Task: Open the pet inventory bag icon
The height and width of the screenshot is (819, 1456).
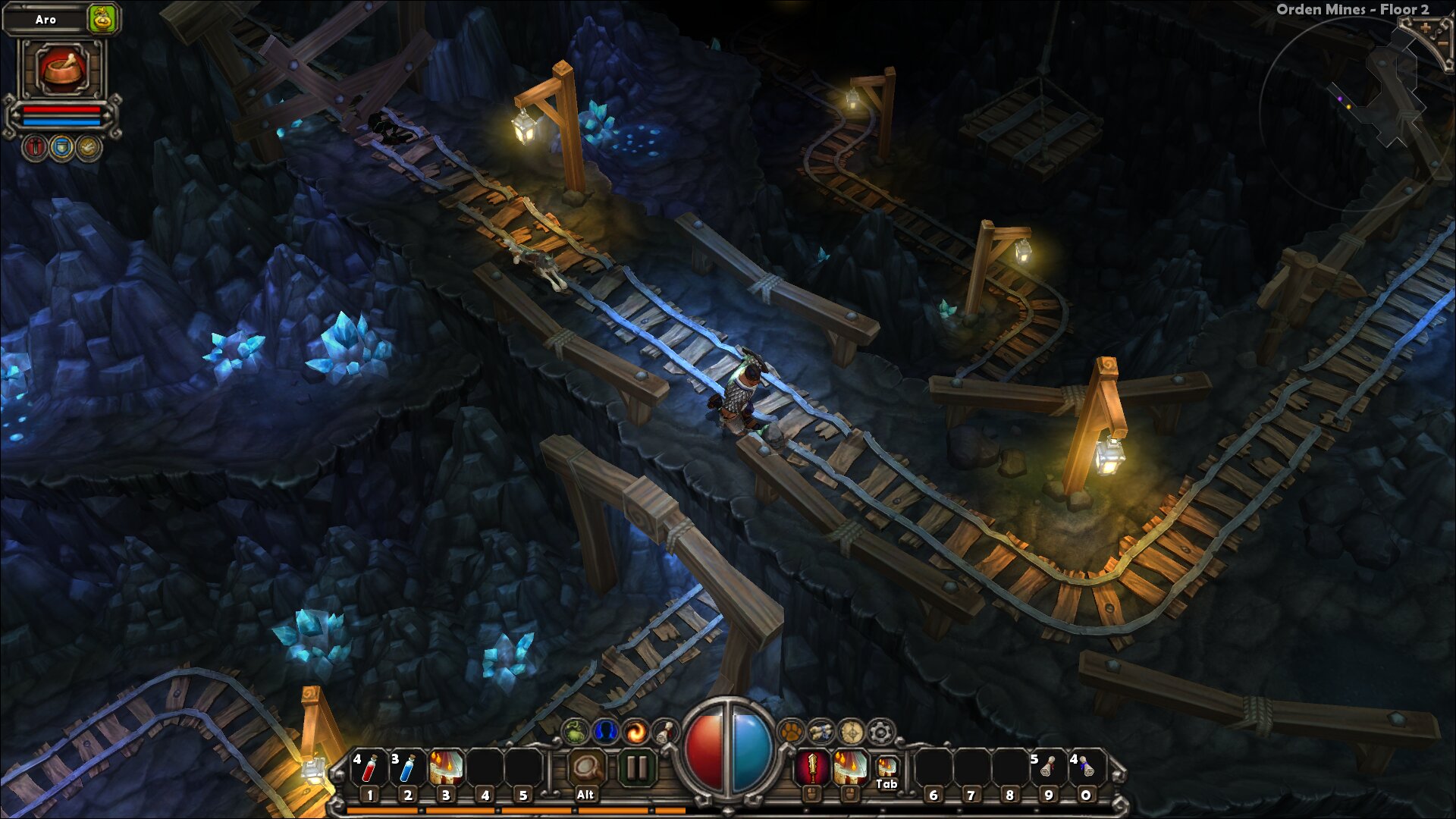Action: click(x=102, y=19)
